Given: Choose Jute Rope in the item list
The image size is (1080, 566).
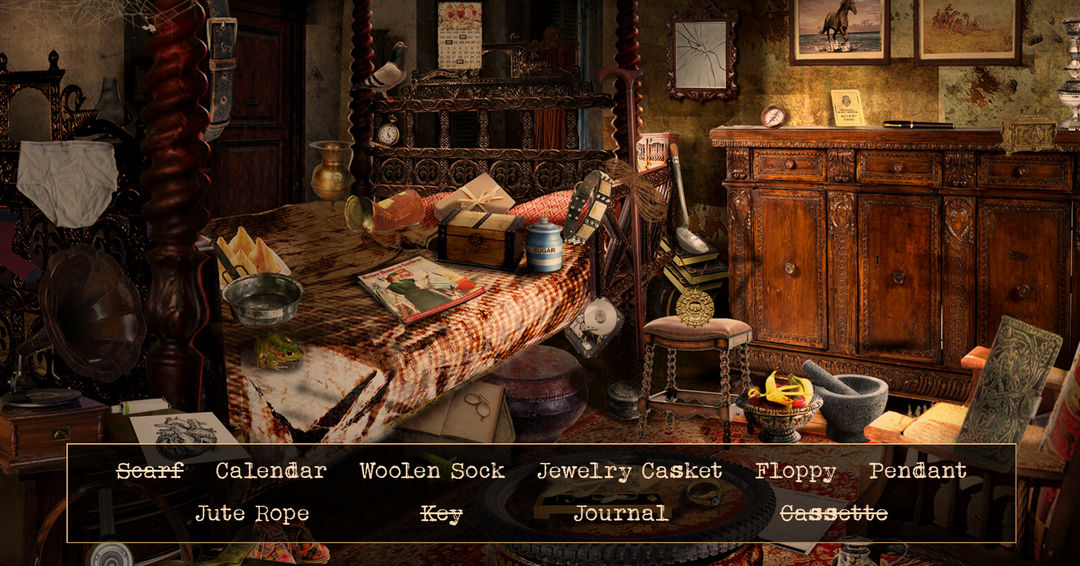Looking at the screenshot, I should coord(252,514).
